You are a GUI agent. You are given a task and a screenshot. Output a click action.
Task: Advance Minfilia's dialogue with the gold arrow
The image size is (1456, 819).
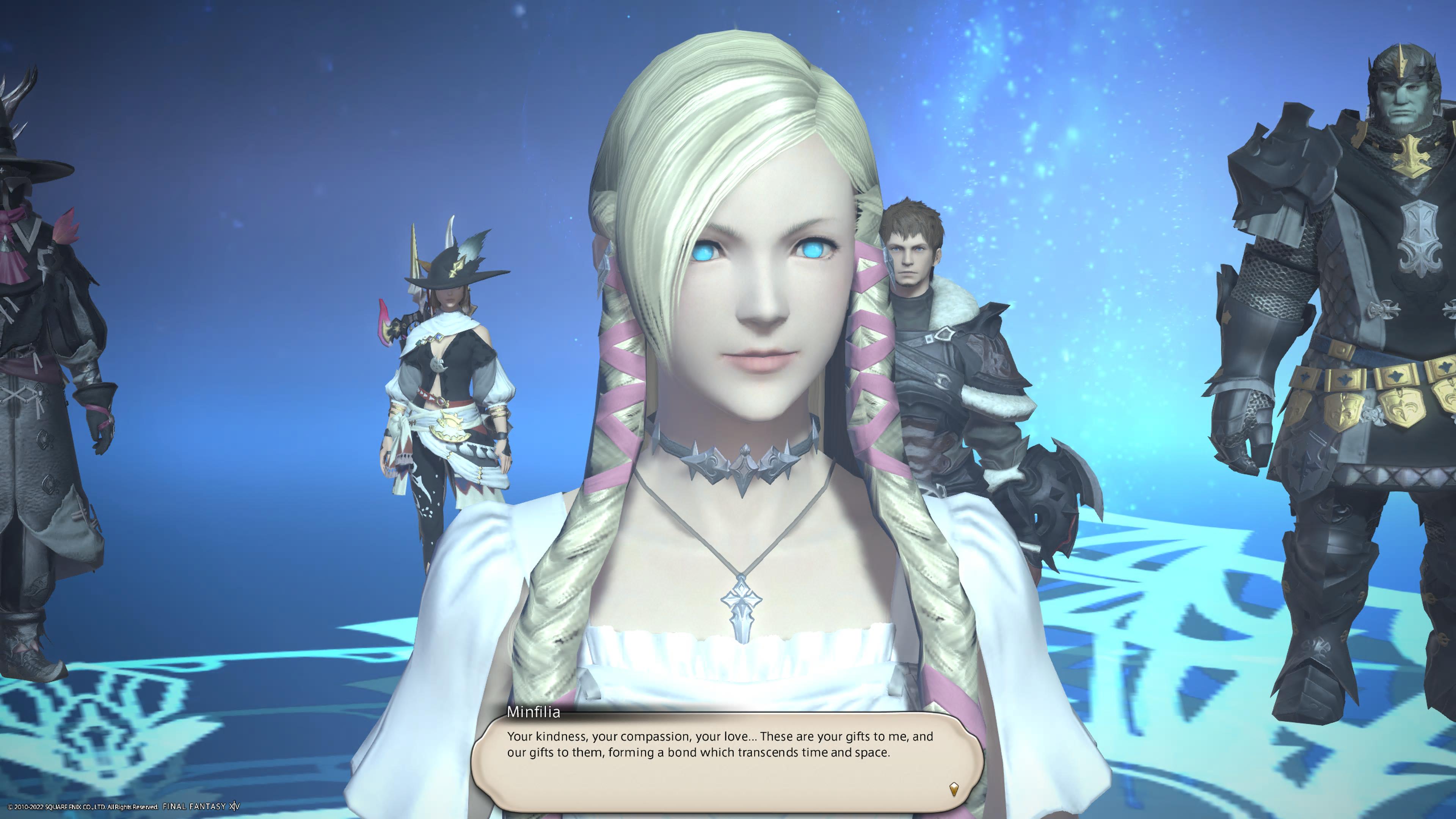(954, 789)
